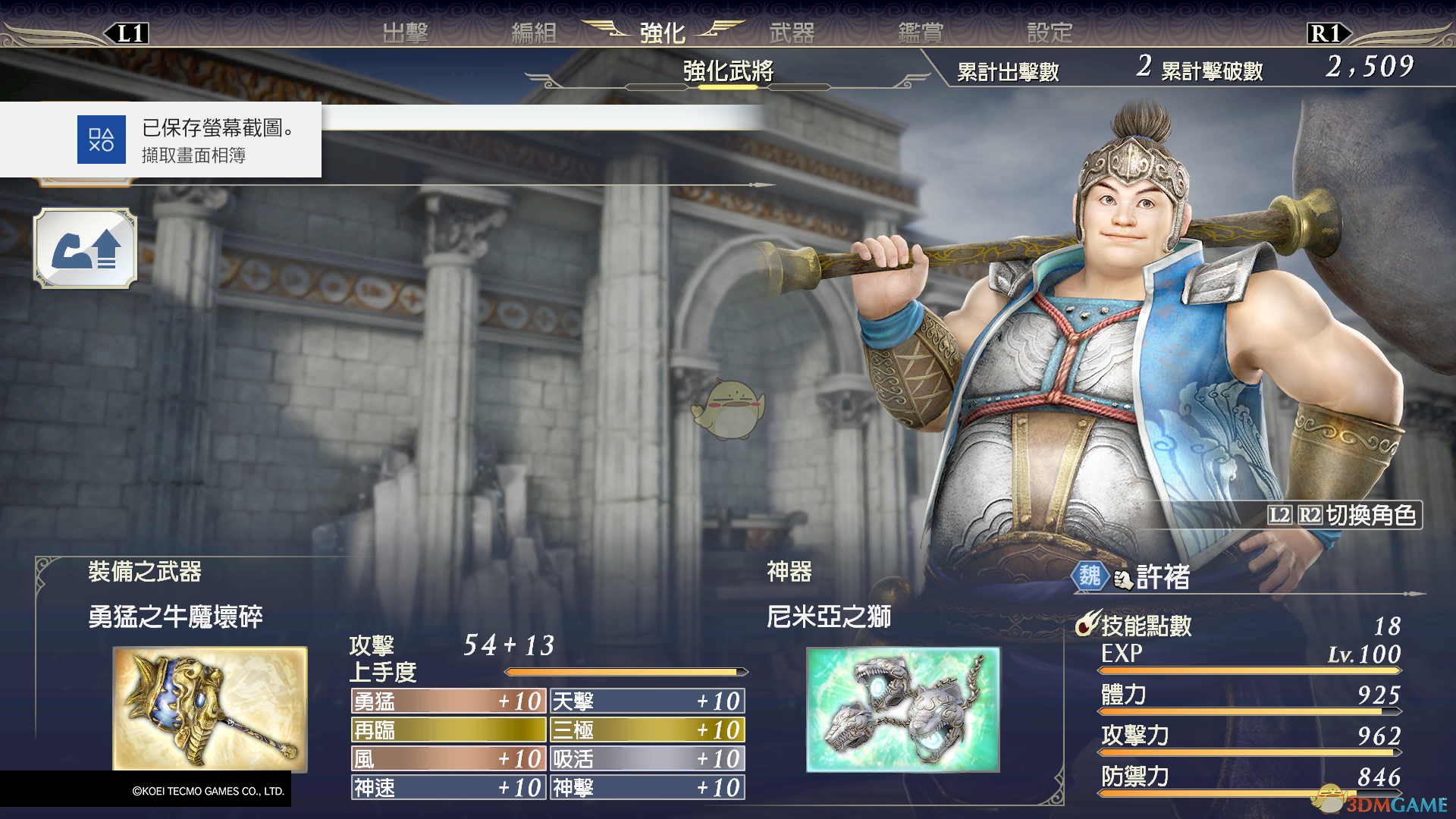Switch to the 出擊 tab
1456x819 pixels.
point(405,33)
